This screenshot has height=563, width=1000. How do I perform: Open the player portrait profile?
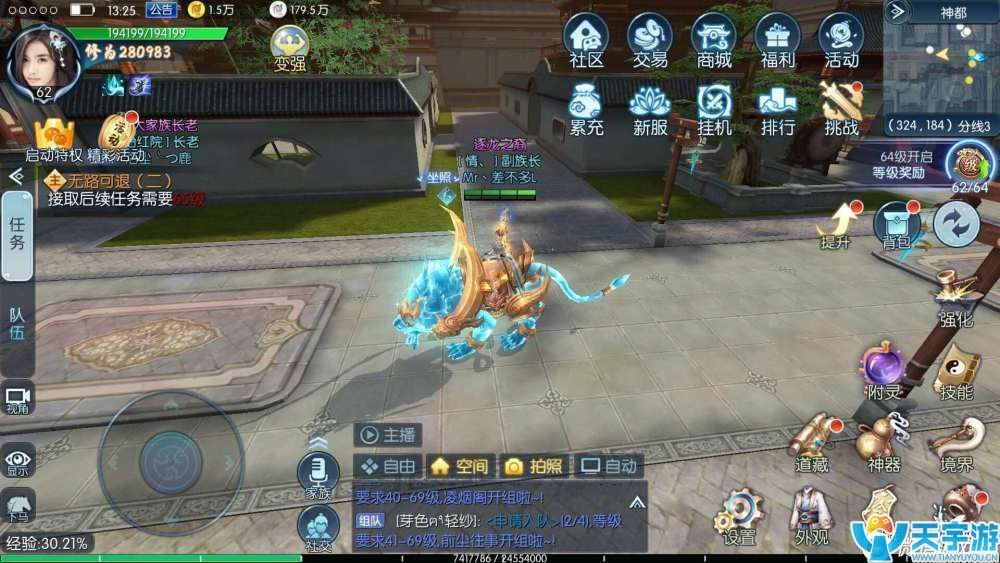pyautogui.click(x=43, y=60)
